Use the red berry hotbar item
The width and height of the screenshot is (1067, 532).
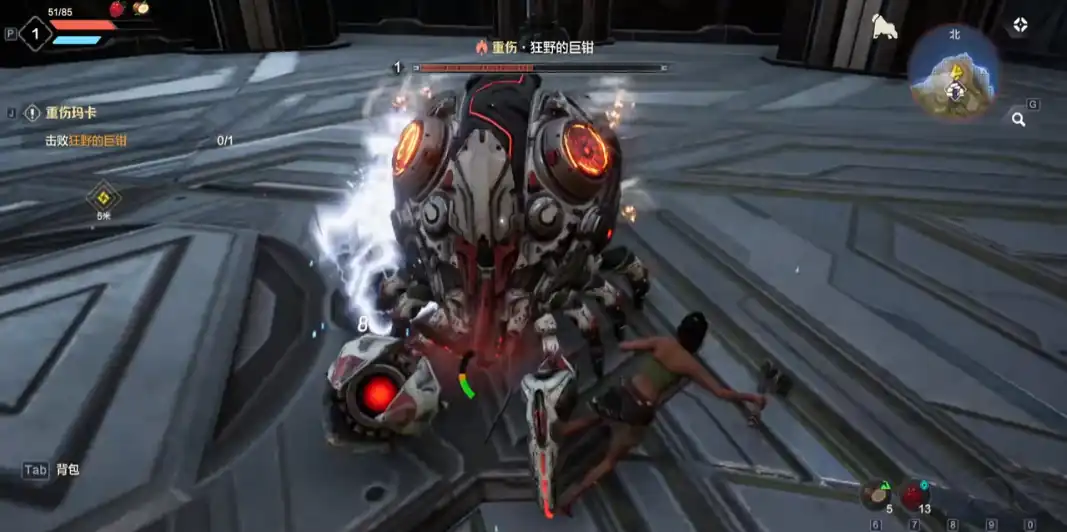914,495
